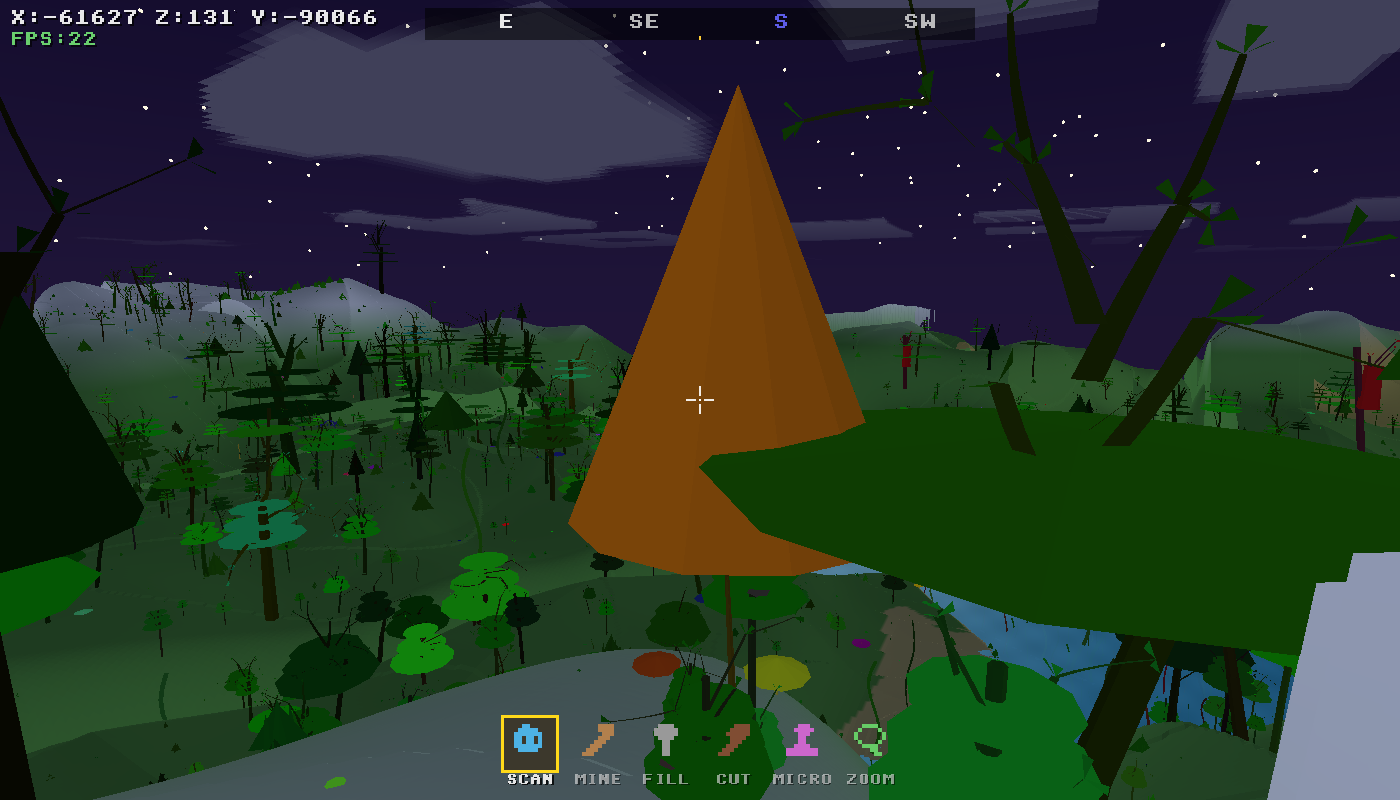Click the ZOOM label text
The width and height of the screenshot is (1400, 800).
tap(871, 778)
